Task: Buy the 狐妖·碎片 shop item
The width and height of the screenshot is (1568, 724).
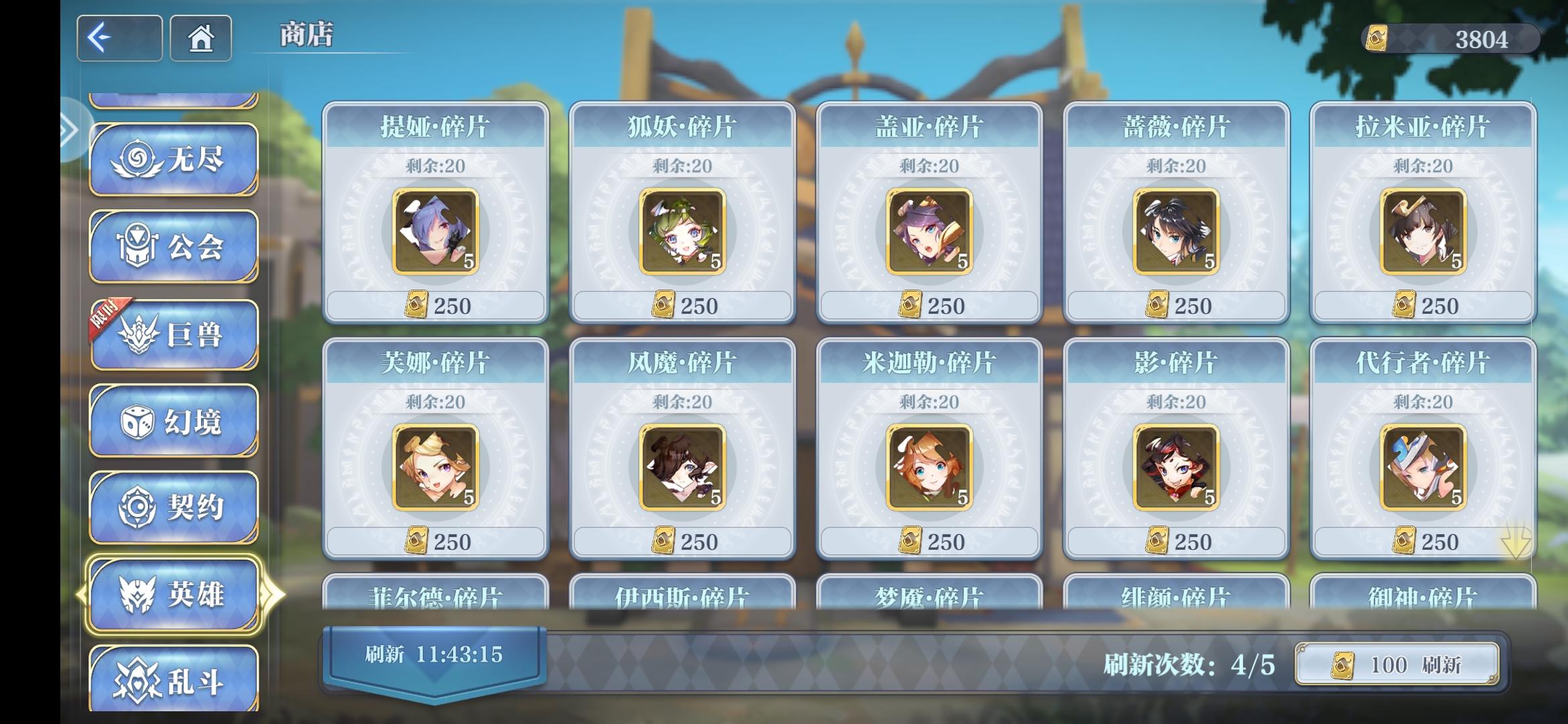Action: pos(681,305)
